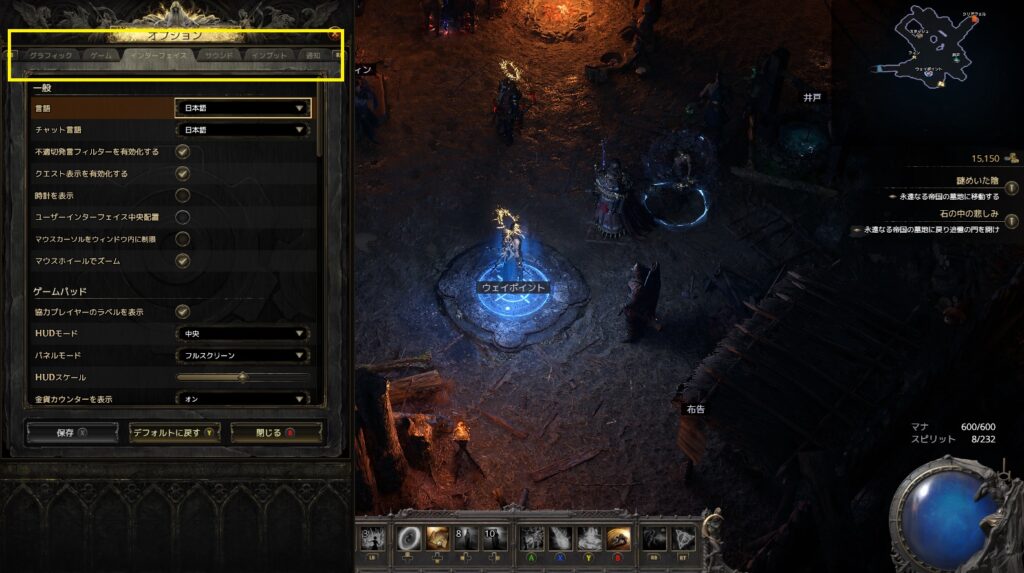Toggle the マウスホイールでズーム checkbox
Image resolution: width=1024 pixels, height=573 pixels.
(183, 260)
